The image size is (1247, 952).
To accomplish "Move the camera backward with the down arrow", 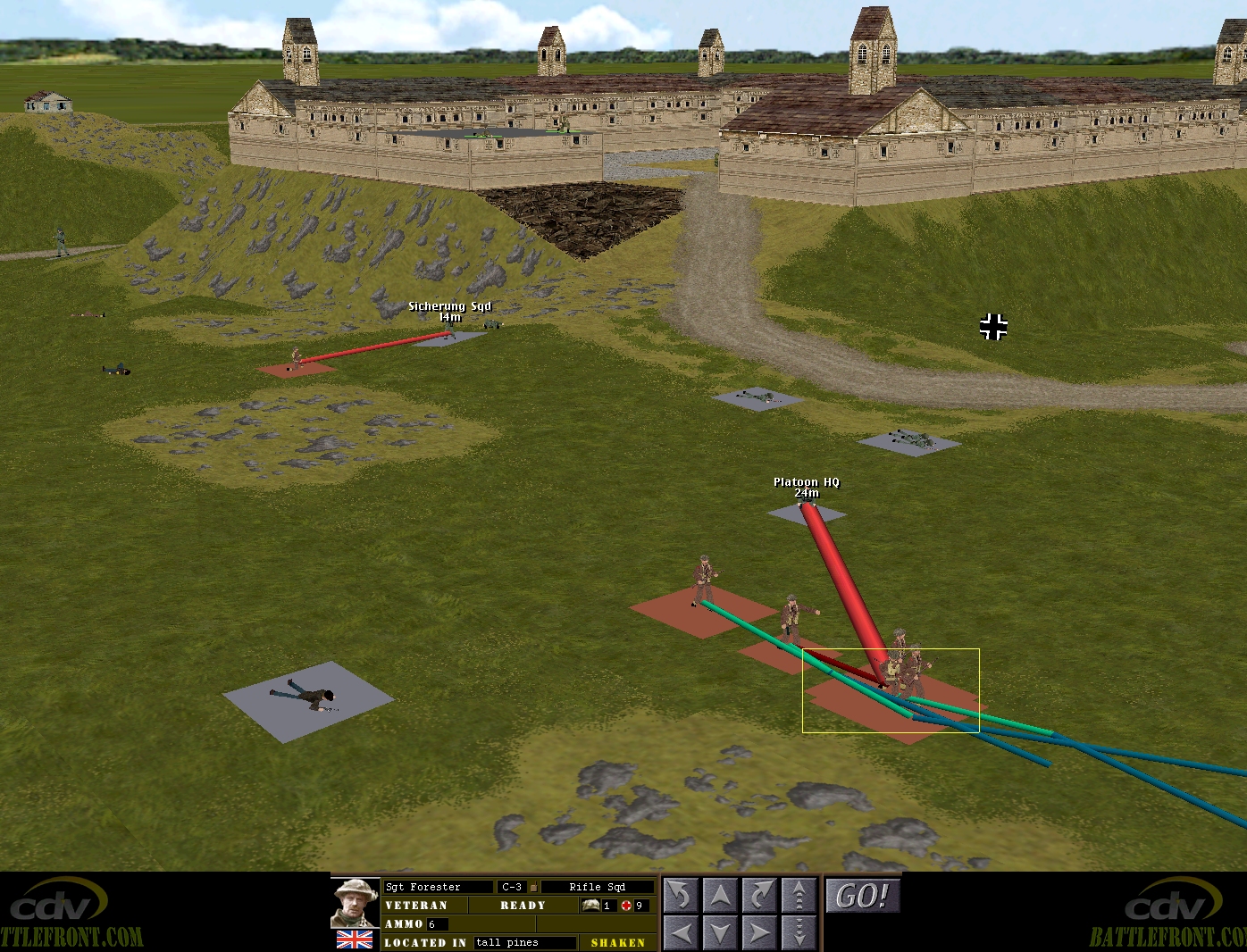I will click(x=720, y=933).
